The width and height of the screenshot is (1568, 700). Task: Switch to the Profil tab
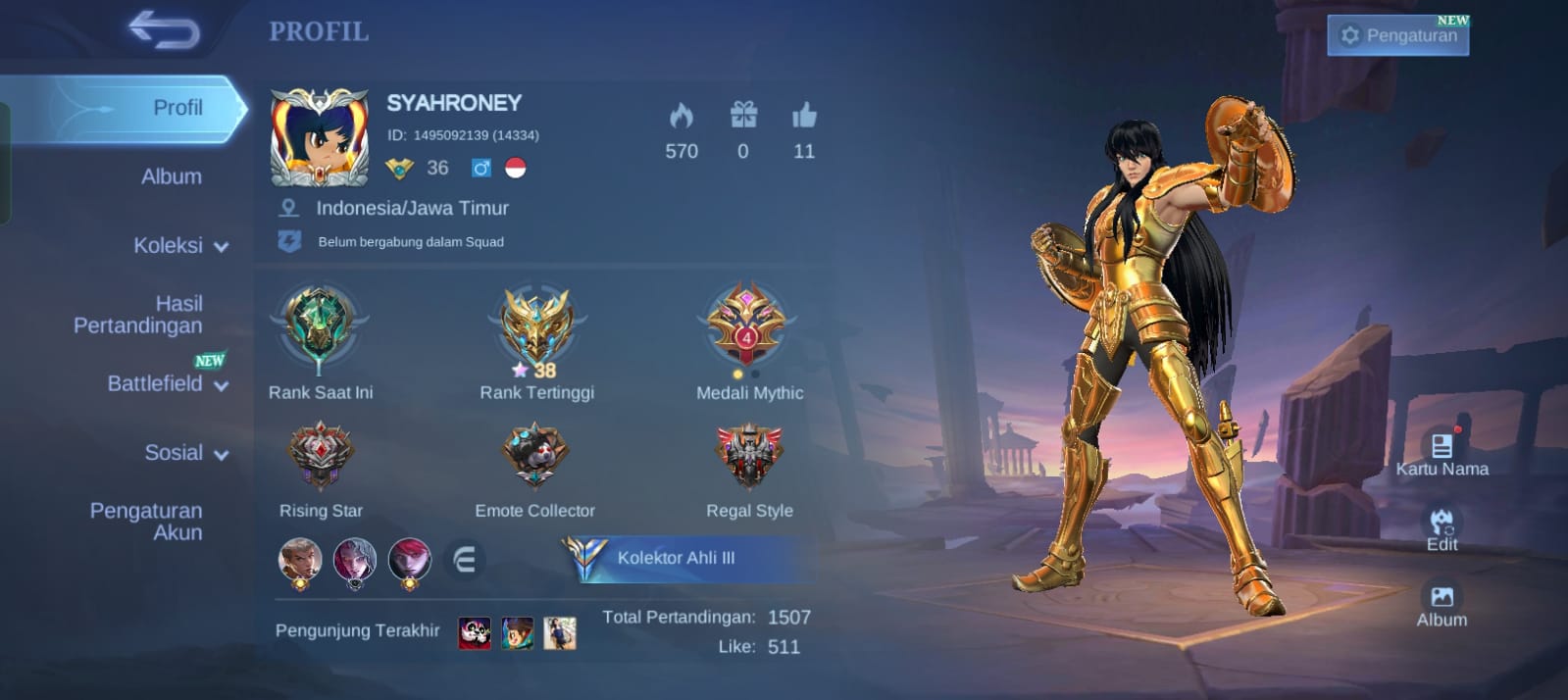pyautogui.click(x=177, y=108)
